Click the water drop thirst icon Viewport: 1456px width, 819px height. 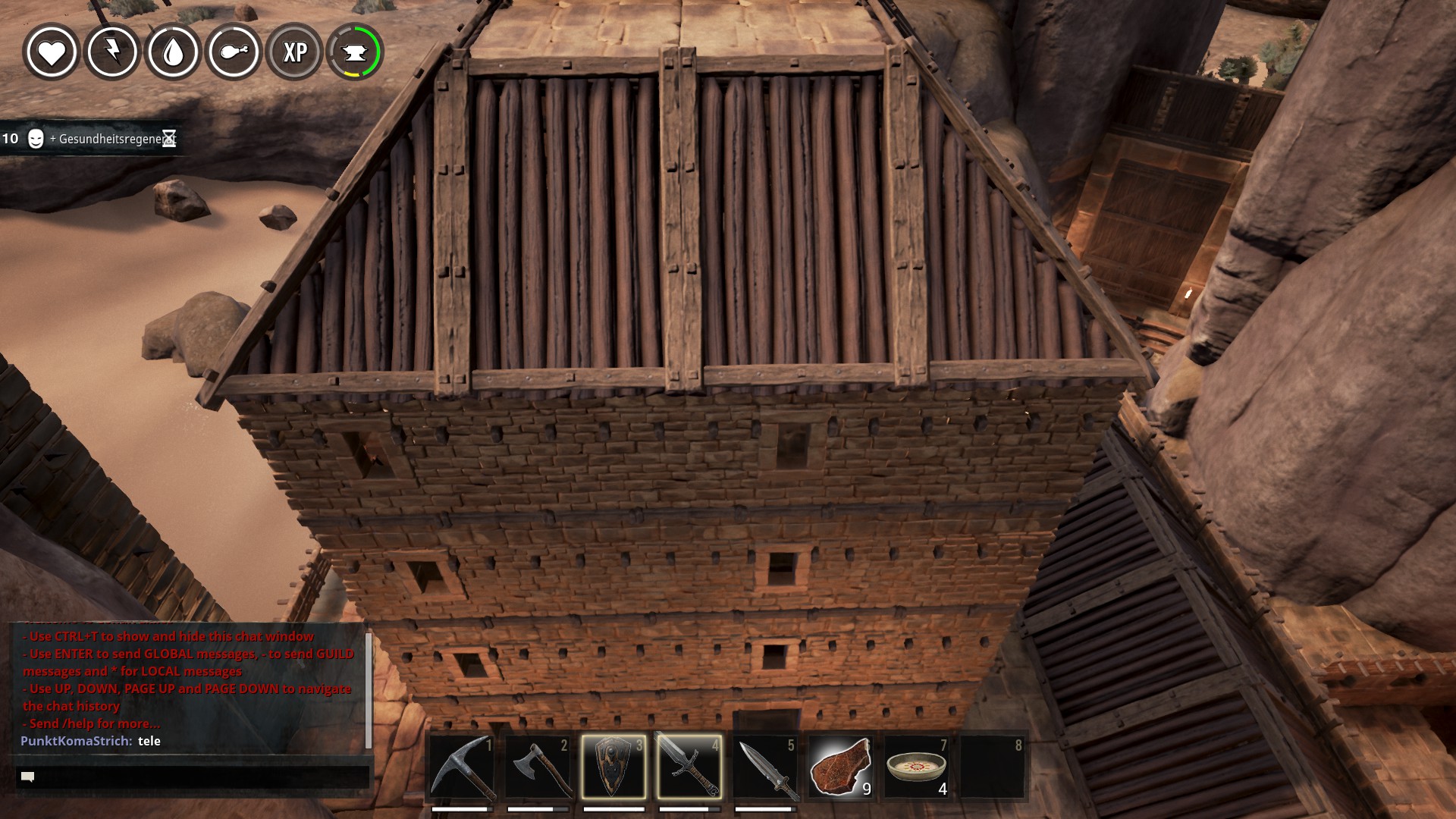[173, 52]
